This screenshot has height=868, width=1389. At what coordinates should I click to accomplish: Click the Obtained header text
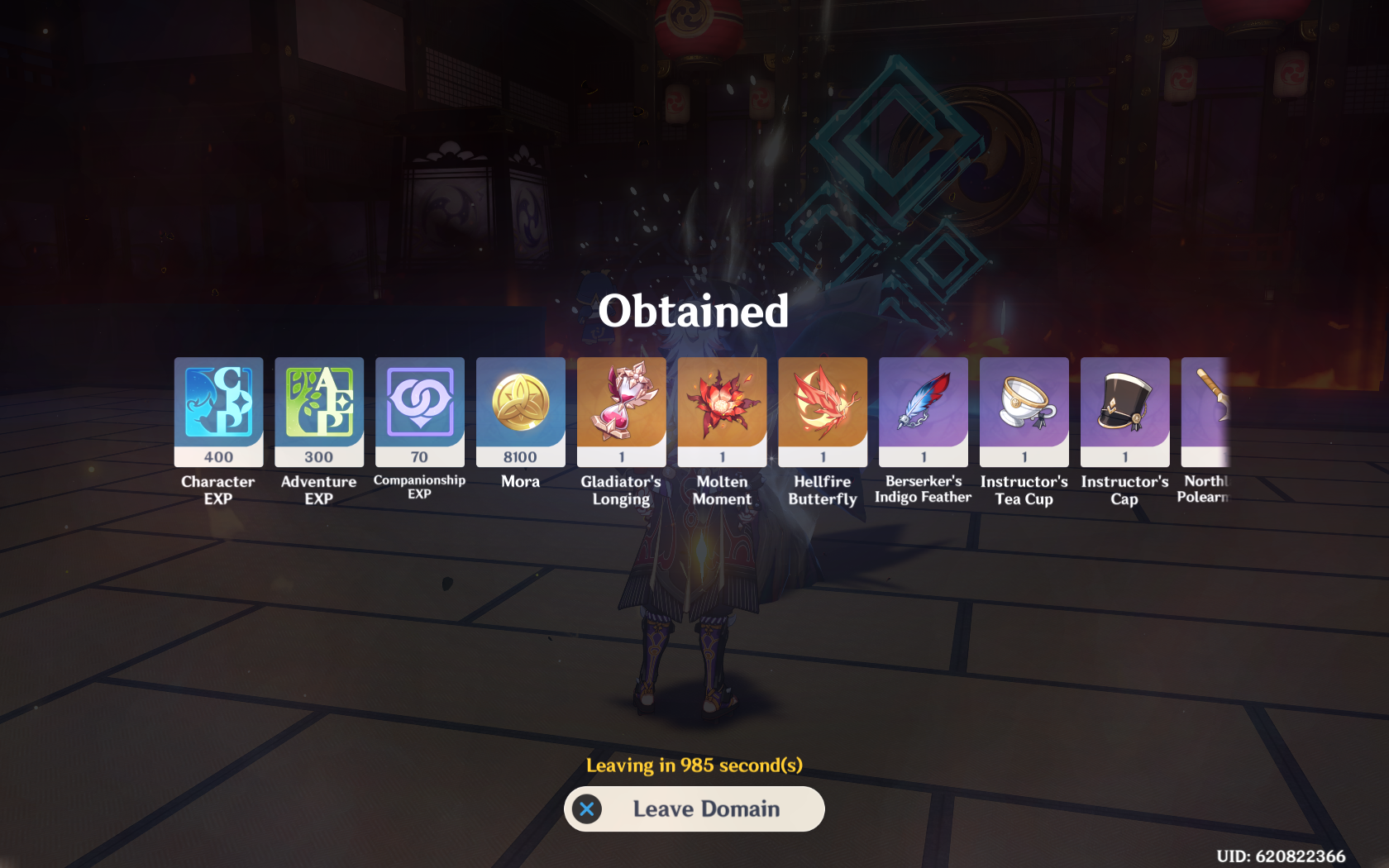tap(694, 312)
